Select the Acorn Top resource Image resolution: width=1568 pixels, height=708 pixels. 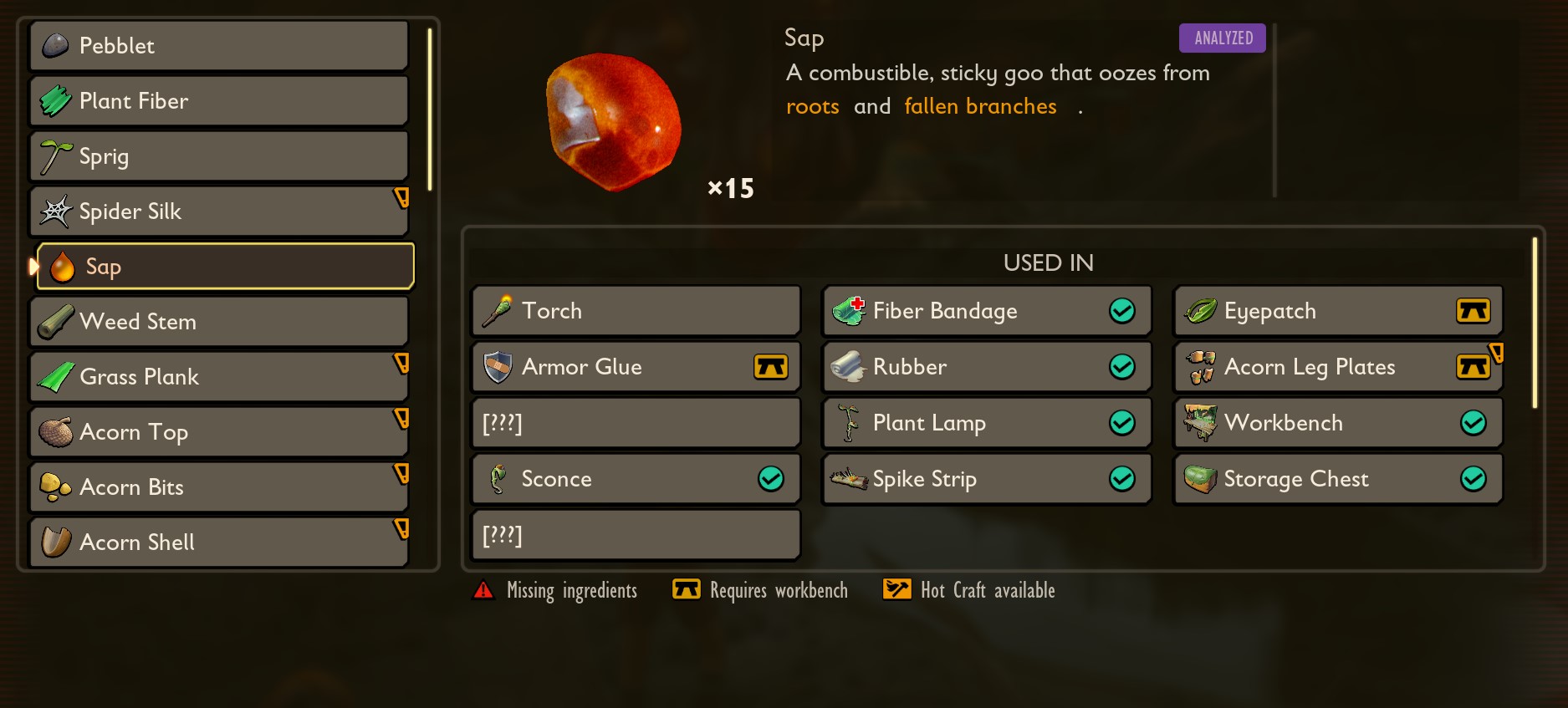(219, 432)
